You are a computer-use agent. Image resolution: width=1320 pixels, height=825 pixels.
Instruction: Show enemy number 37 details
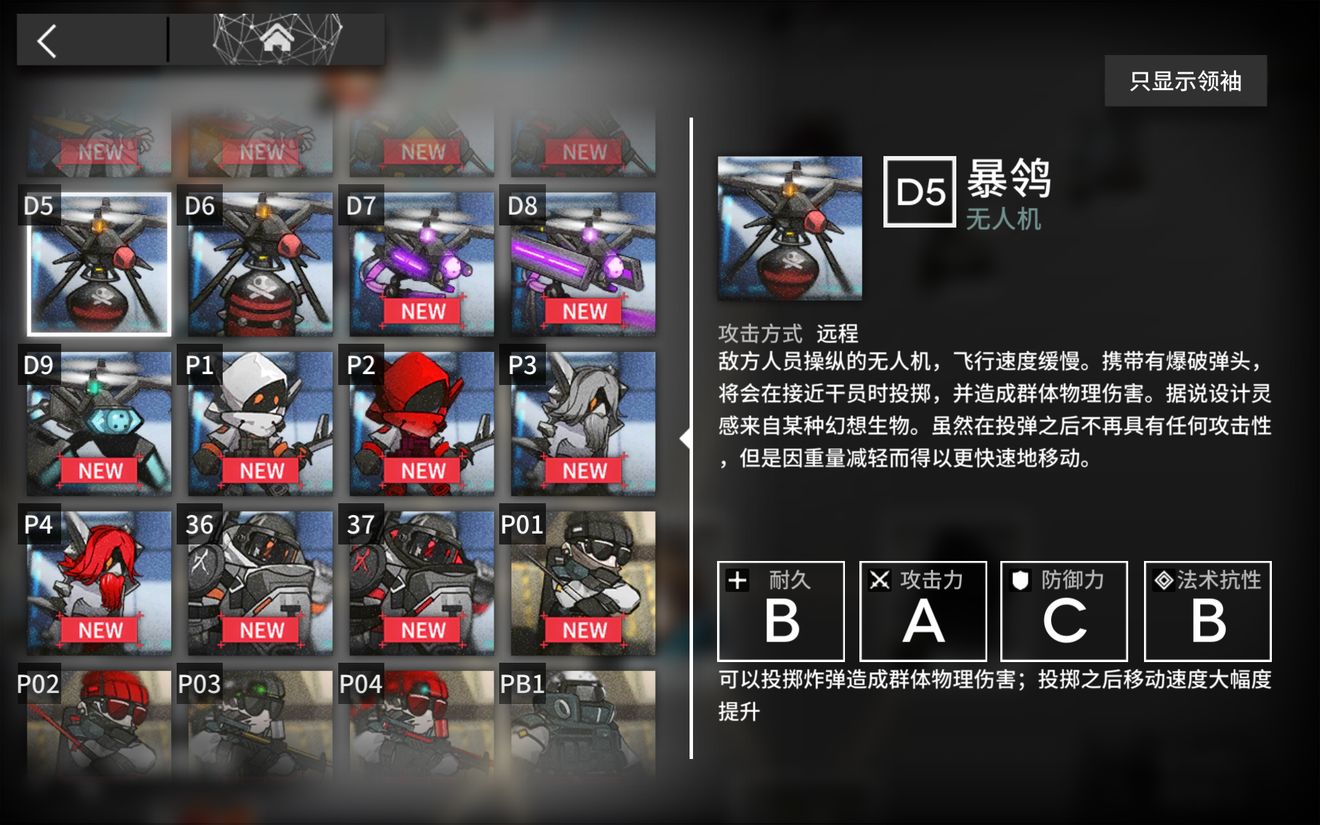point(422,583)
